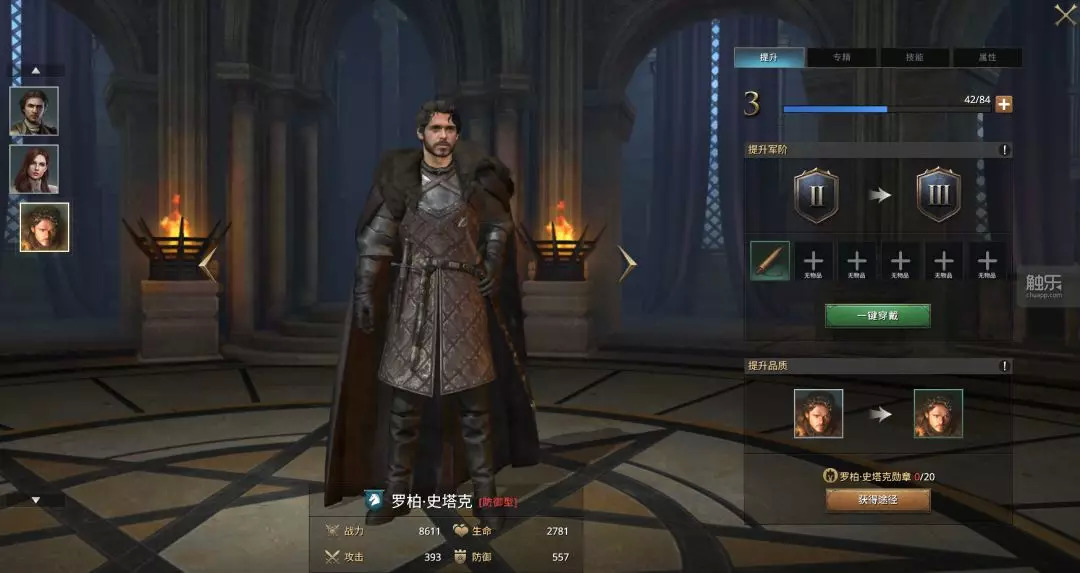Screen dimensions: 1080x573
Task: Go to the previous character with left arrow
Action: (208, 263)
